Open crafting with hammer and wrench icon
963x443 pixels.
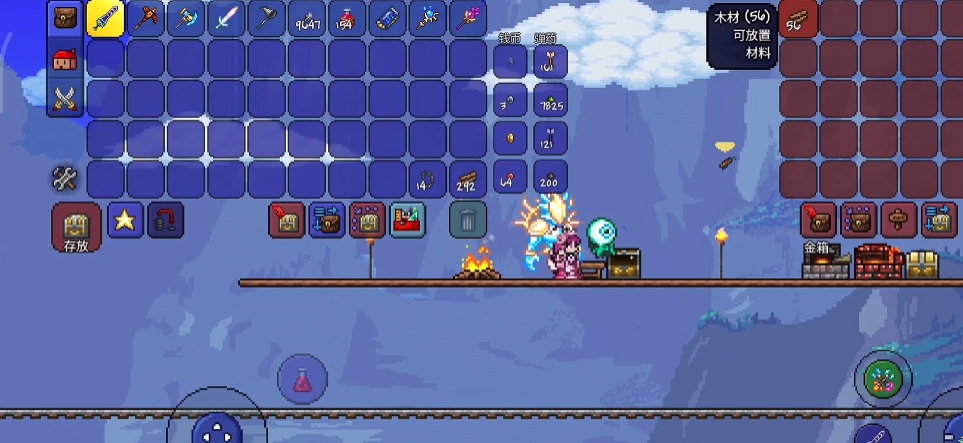(65, 179)
